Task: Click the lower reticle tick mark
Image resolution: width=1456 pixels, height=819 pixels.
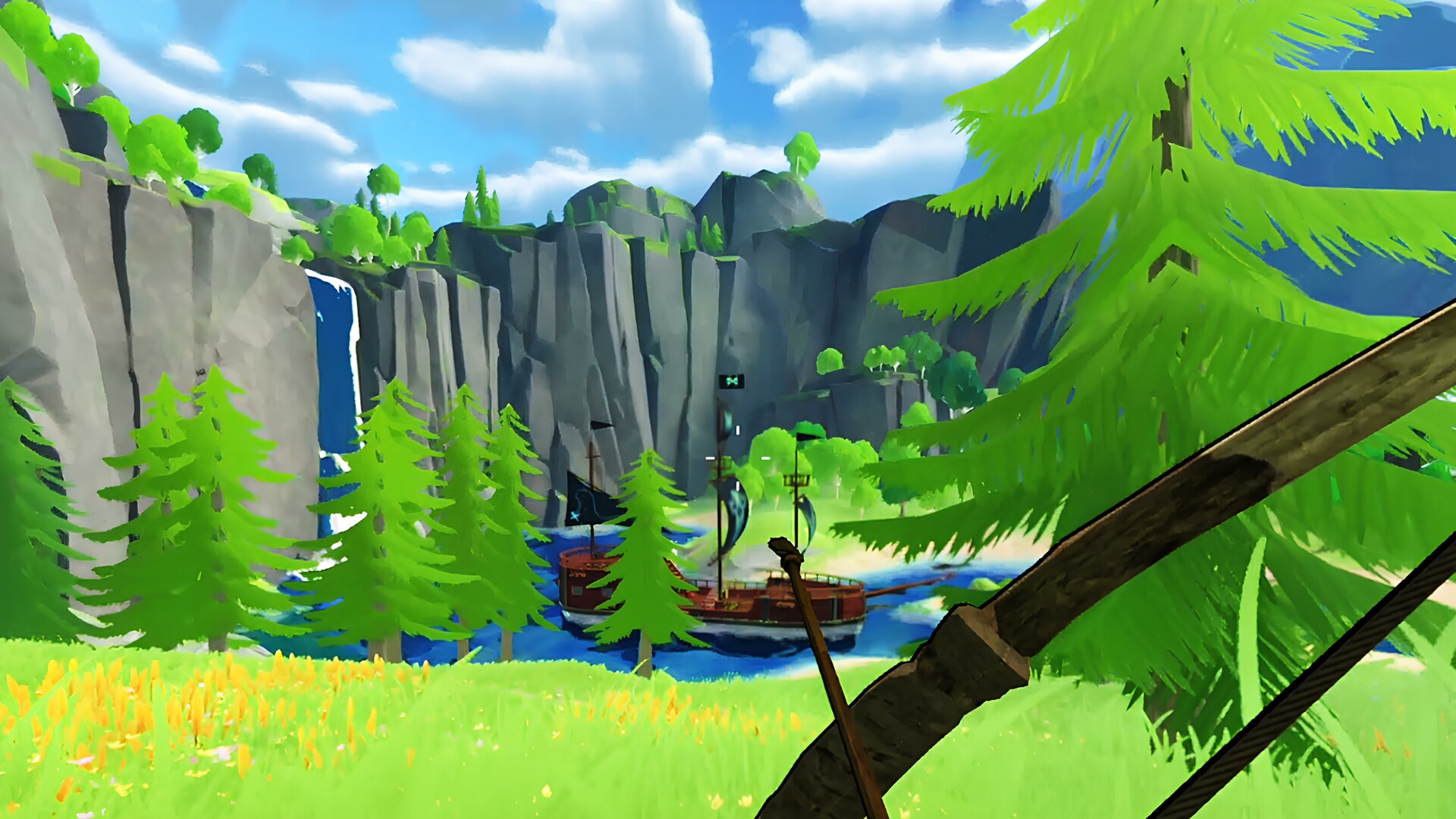Action: pyautogui.click(x=738, y=485)
